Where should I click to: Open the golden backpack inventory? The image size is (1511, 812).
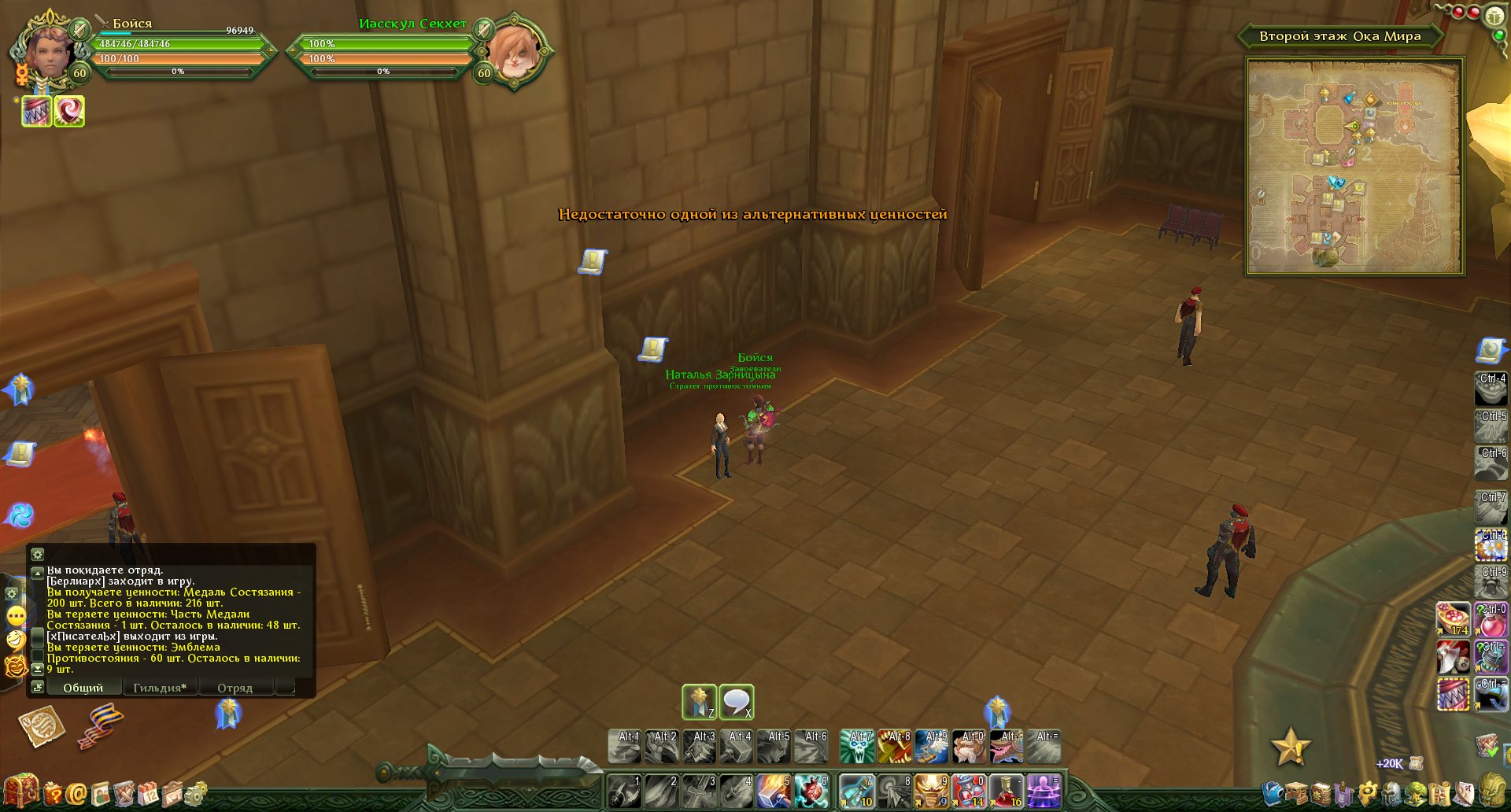(1491, 789)
